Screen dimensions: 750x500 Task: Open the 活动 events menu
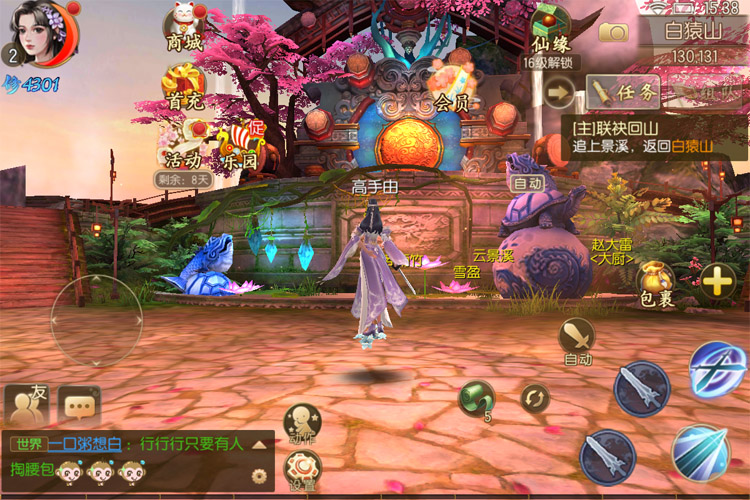(x=182, y=145)
